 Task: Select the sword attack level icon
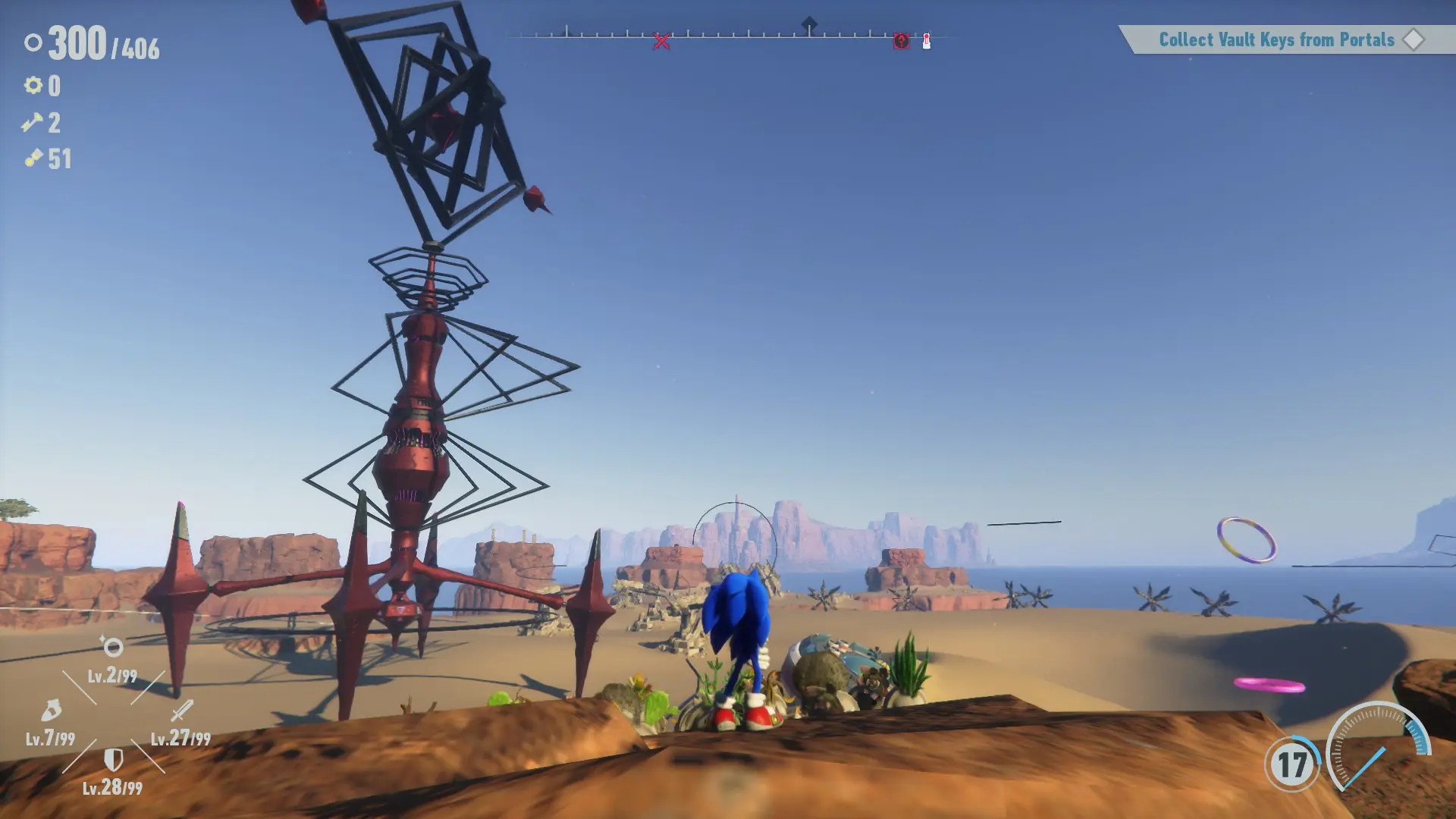[182, 711]
